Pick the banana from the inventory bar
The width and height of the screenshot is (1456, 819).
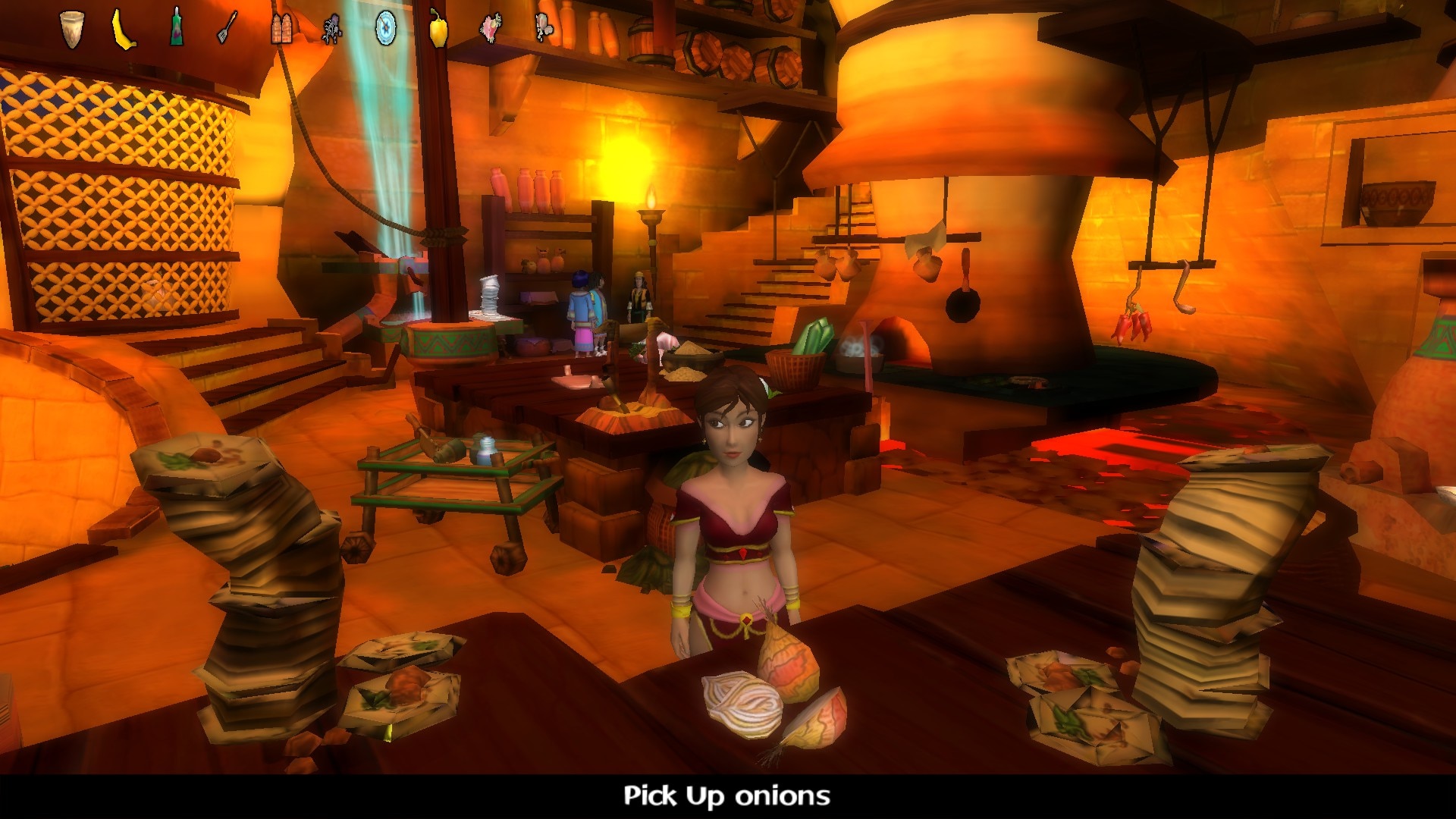(124, 30)
